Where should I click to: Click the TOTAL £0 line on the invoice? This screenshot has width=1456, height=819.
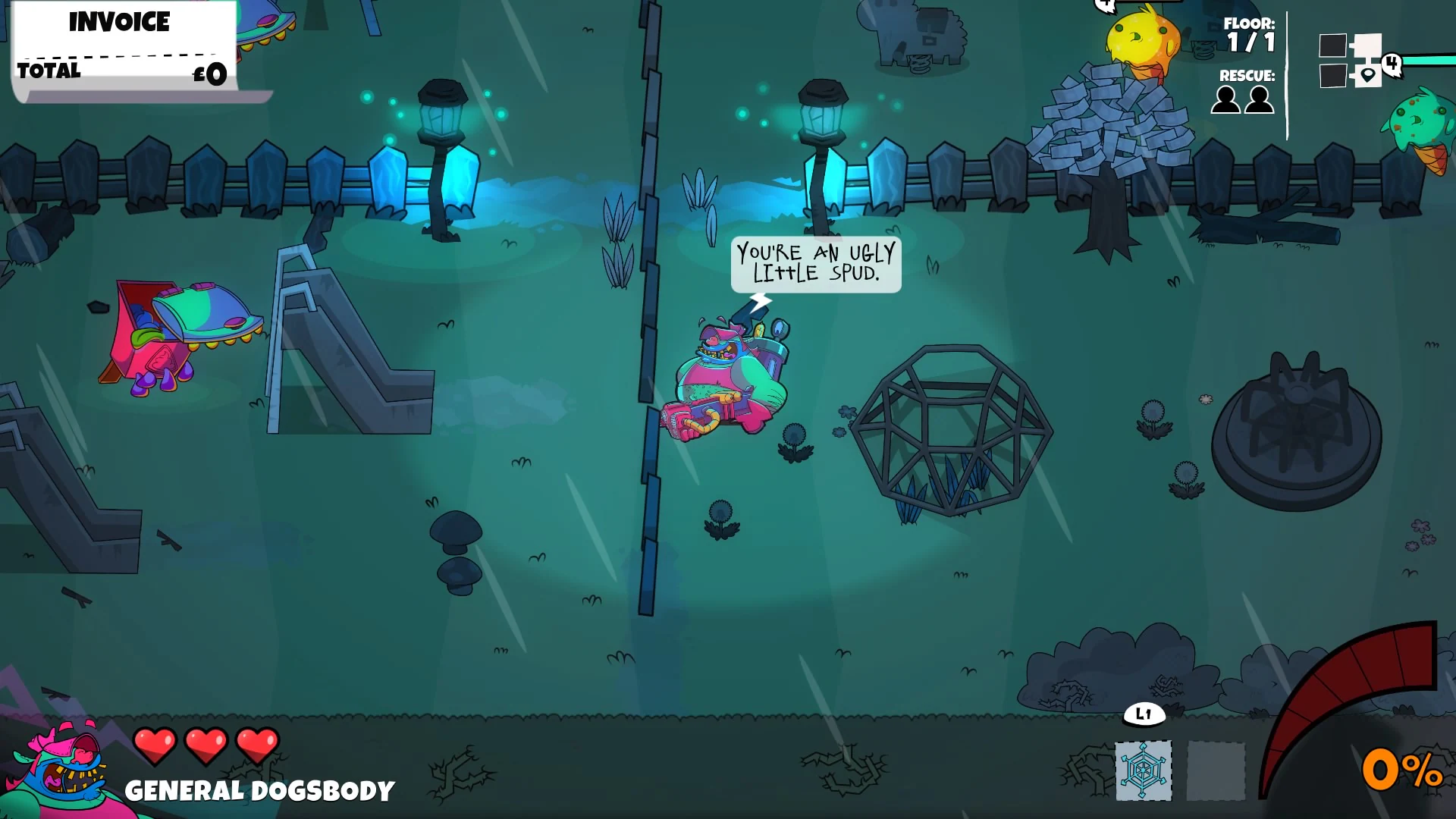click(121, 72)
